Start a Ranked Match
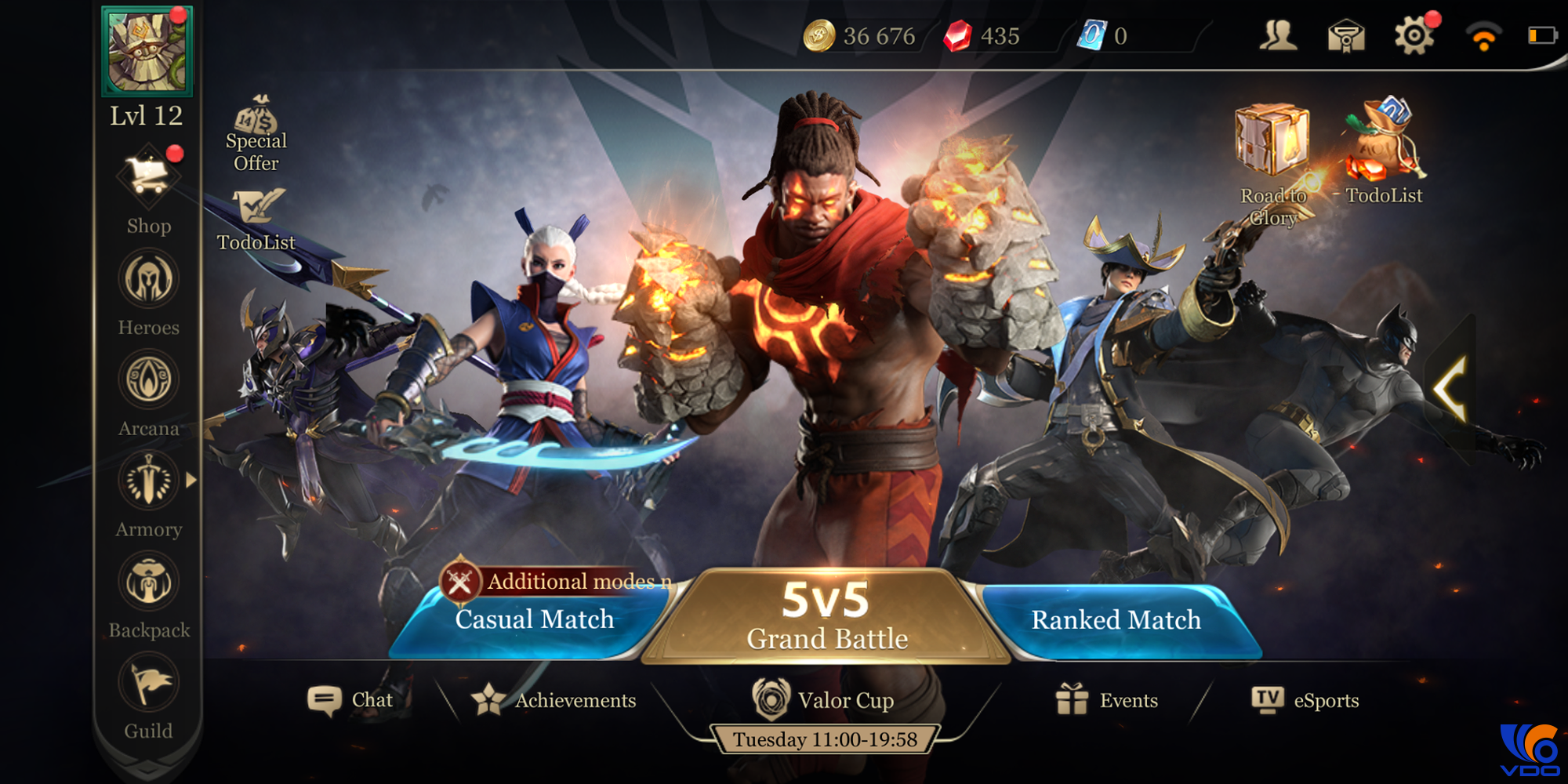The width and height of the screenshot is (1568, 784). (1116, 620)
